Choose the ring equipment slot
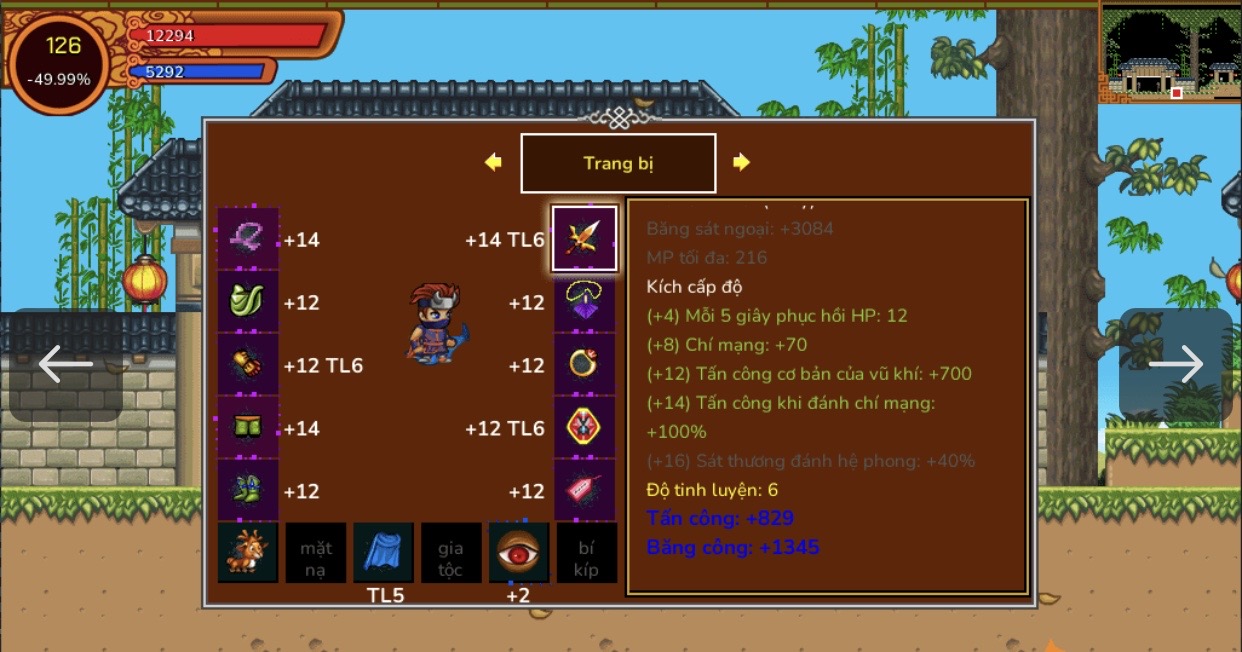Screen dimensions: 1242x652 coord(585,365)
